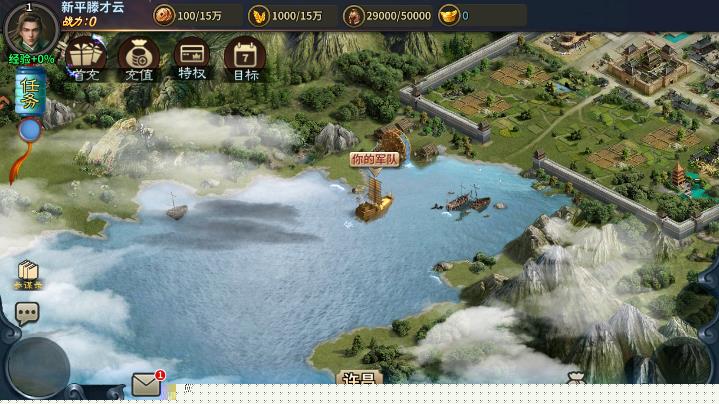The width and height of the screenshot is (719, 404).
Task: Open the mail envelope with notification
Action: click(147, 384)
